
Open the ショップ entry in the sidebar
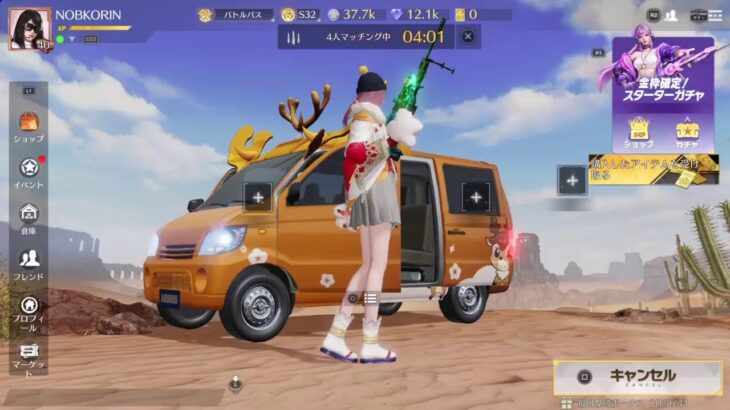pos(28,127)
